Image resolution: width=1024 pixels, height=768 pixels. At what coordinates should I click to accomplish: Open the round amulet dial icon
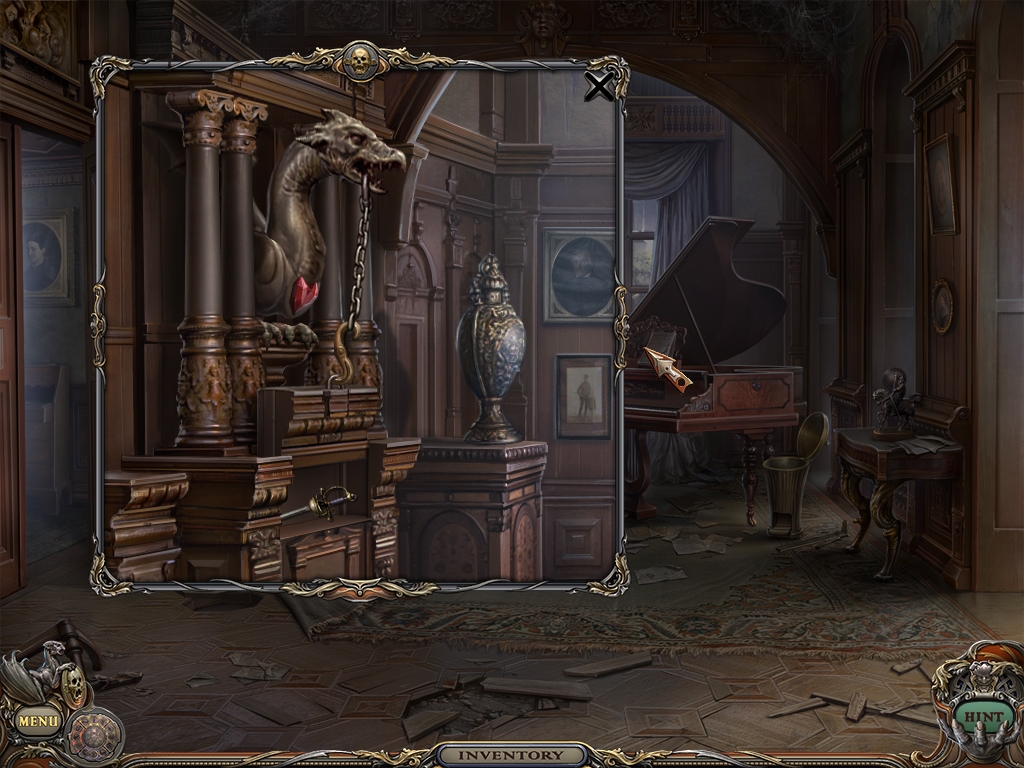[96, 735]
